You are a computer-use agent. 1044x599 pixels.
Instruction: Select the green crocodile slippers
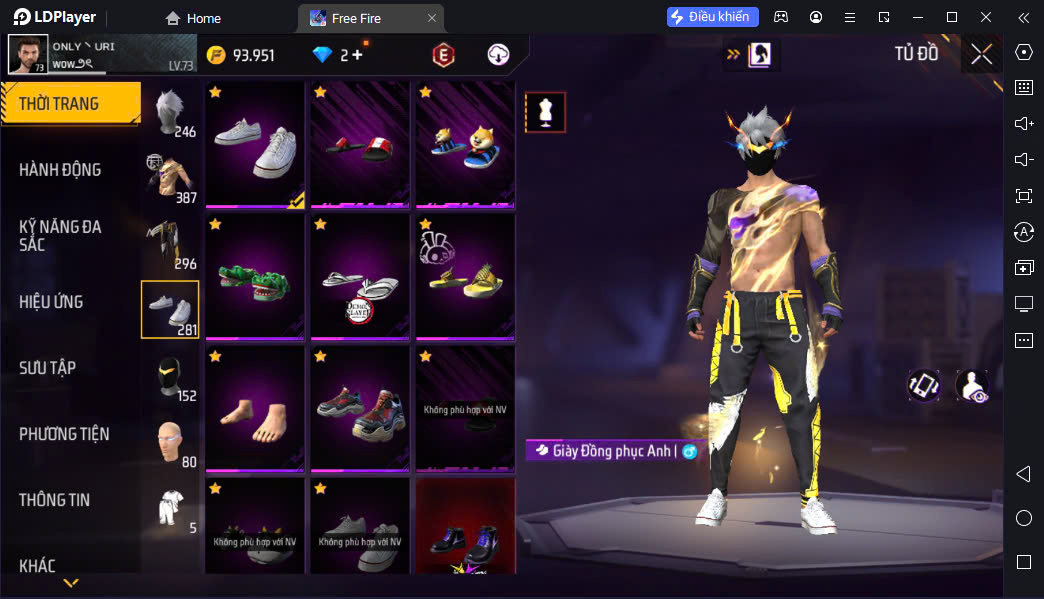tap(255, 277)
